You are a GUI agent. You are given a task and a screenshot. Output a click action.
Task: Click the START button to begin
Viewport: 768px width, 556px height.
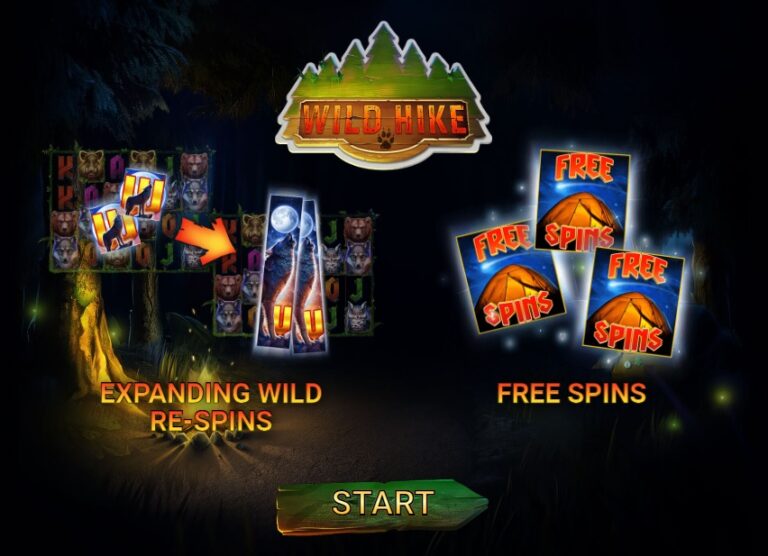click(x=382, y=504)
